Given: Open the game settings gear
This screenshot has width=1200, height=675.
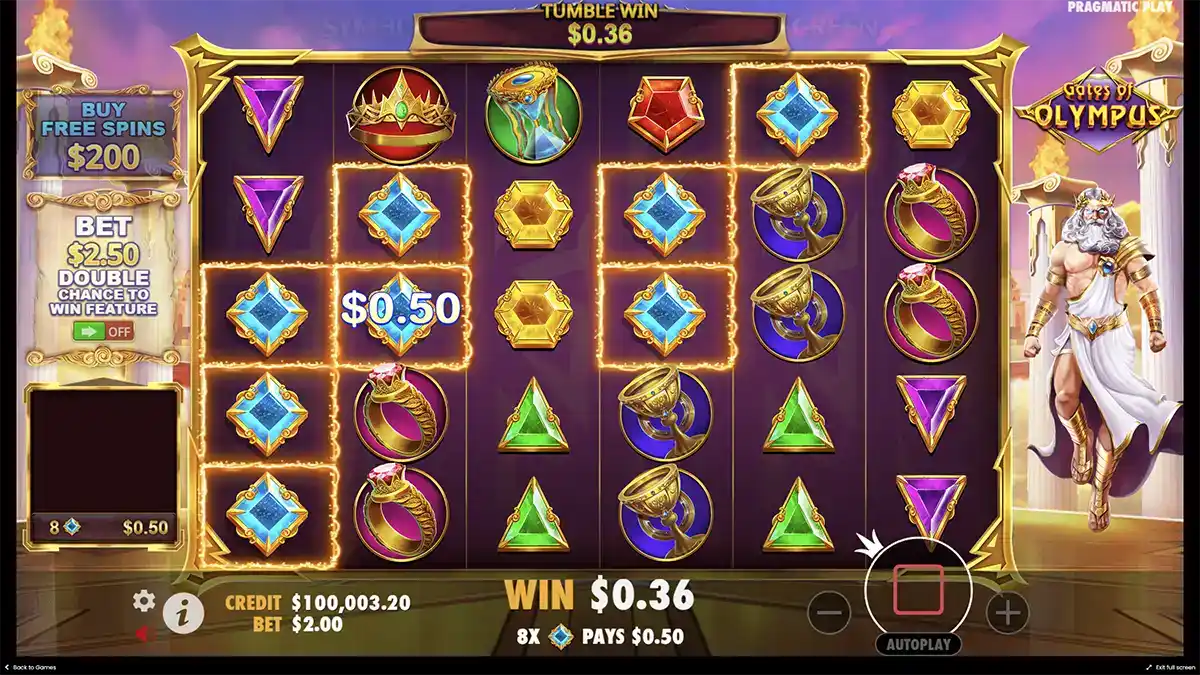Looking at the screenshot, I should click(144, 600).
